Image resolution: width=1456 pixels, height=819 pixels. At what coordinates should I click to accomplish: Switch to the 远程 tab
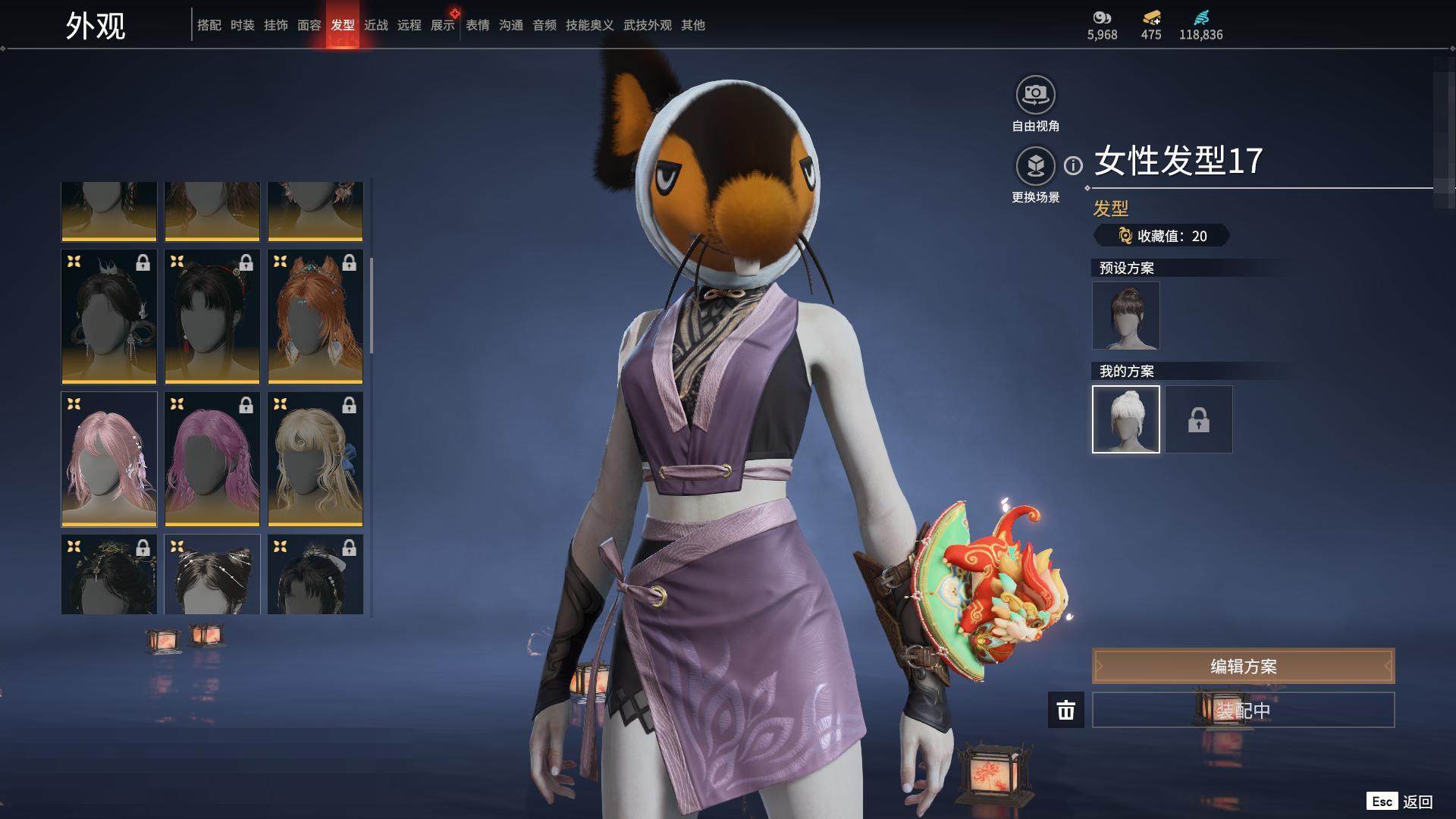pos(409,25)
